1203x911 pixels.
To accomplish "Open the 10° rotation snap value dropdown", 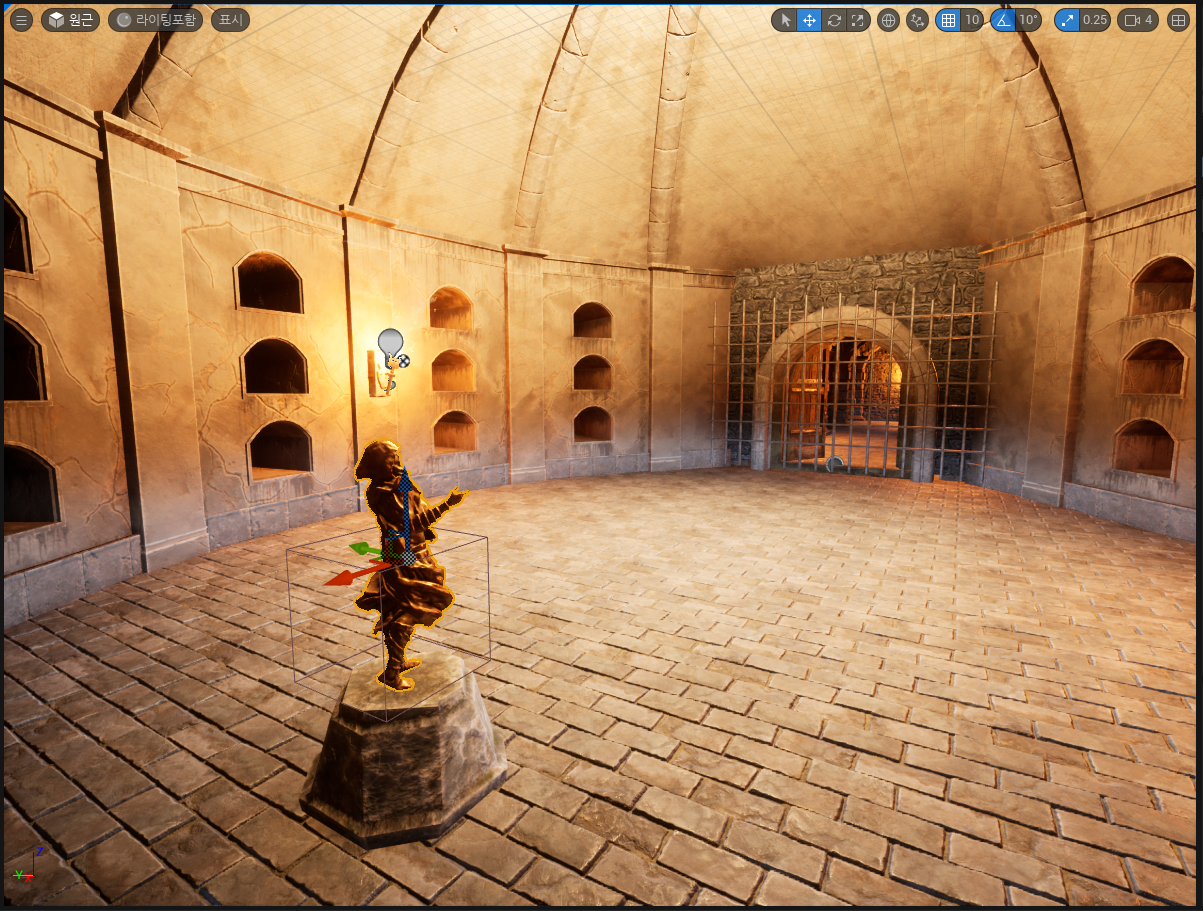I will point(1029,20).
